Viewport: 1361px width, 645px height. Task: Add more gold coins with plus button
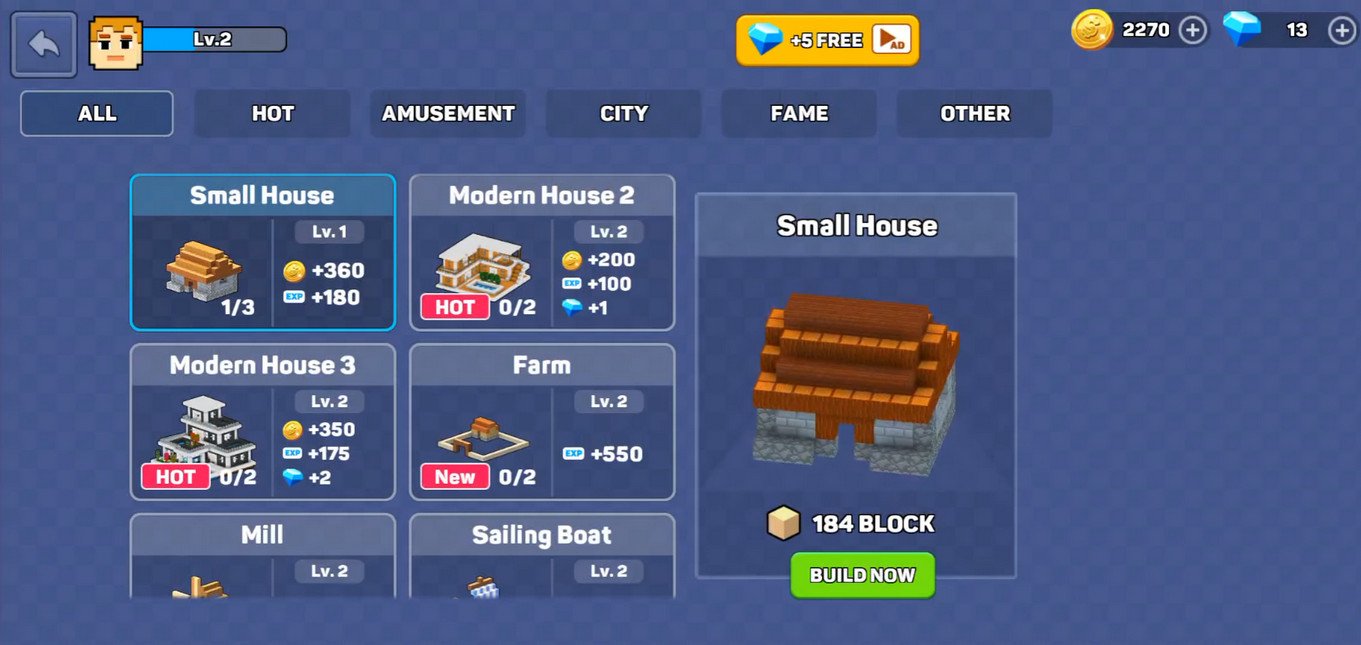point(1192,30)
